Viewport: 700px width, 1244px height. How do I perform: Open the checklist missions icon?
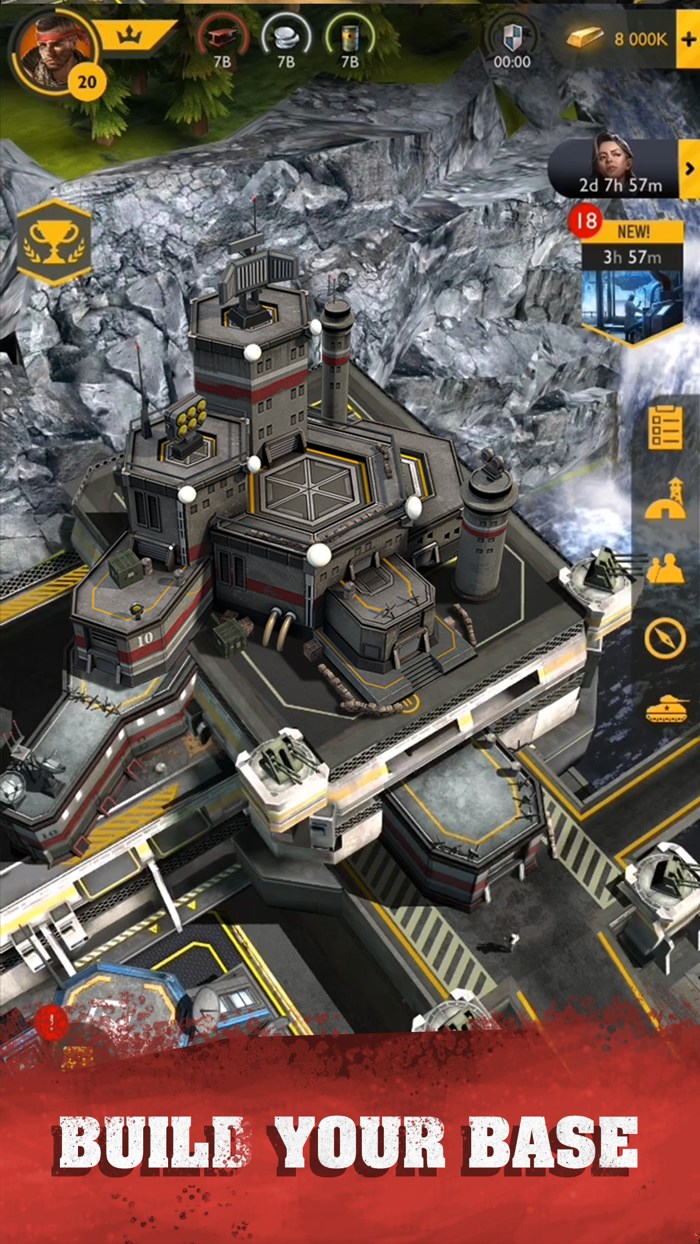pos(665,427)
